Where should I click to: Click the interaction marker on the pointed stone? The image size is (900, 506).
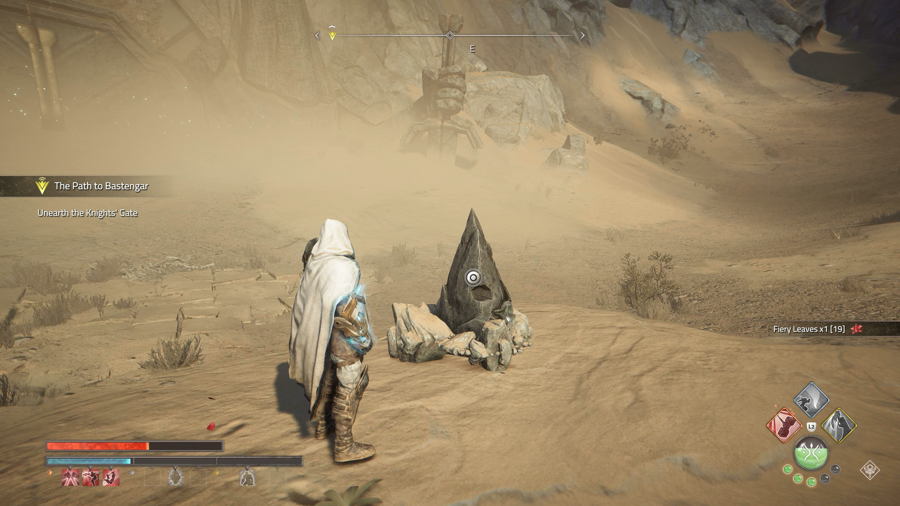pos(474,278)
